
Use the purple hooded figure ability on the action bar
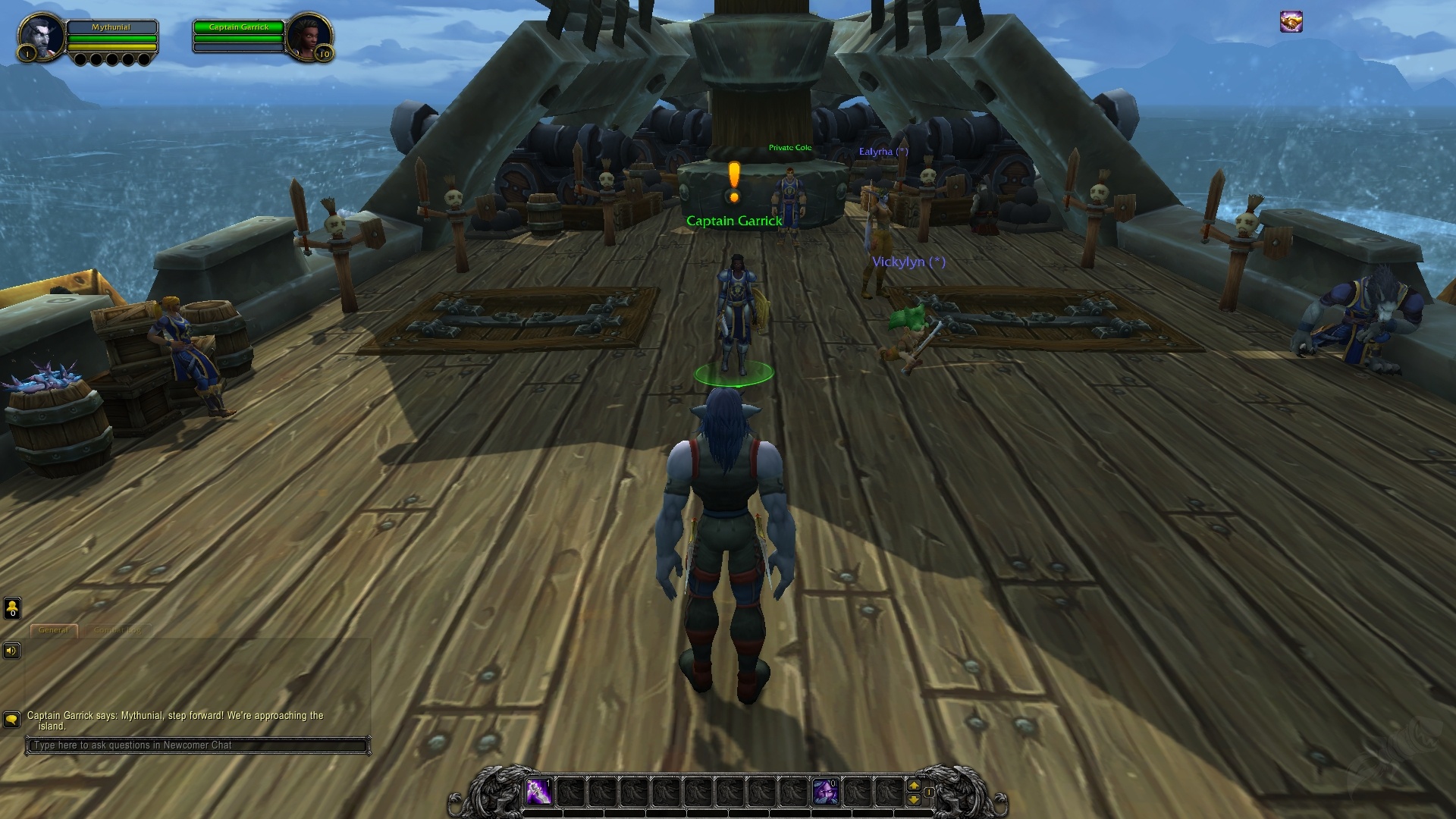pyautogui.click(x=825, y=792)
